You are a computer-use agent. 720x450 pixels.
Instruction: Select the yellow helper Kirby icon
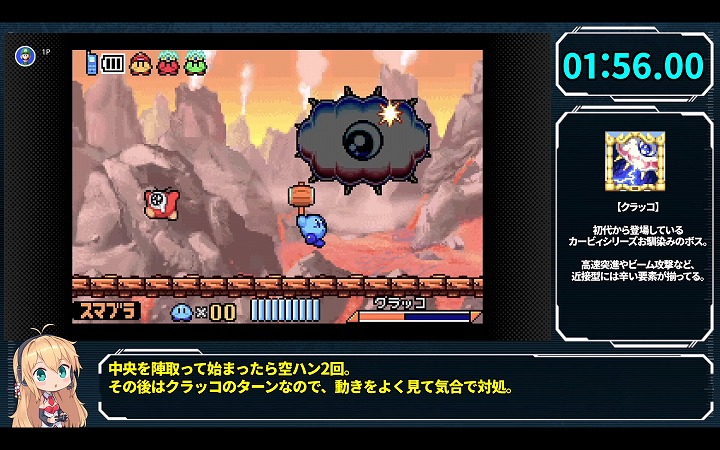coord(141,63)
